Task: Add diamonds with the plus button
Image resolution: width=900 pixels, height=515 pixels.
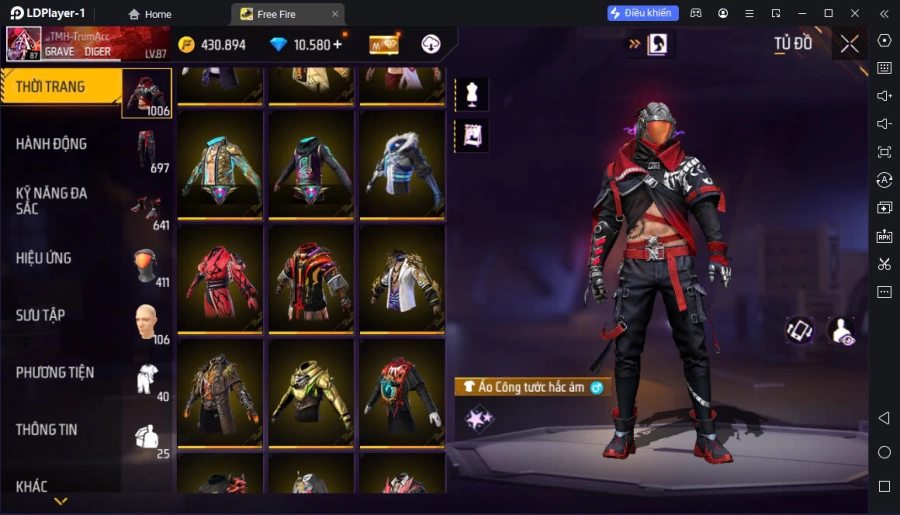Action: (x=337, y=44)
